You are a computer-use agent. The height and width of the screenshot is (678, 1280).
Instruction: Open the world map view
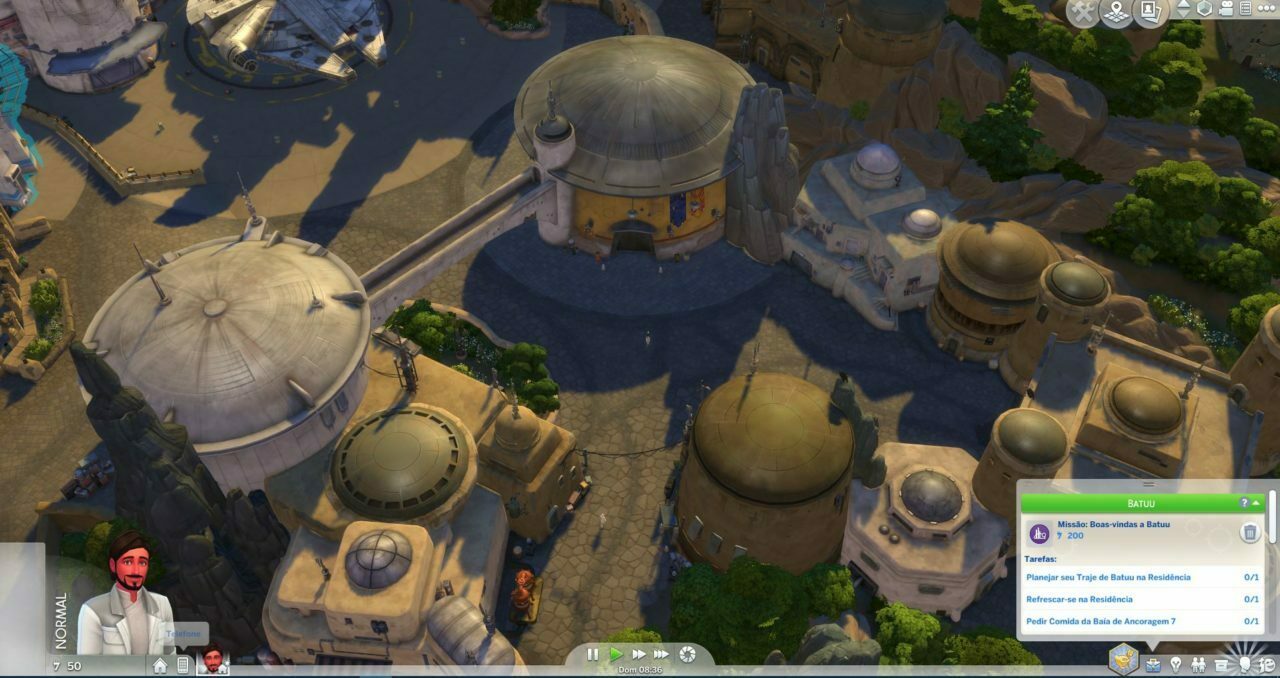[x=1116, y=12]
